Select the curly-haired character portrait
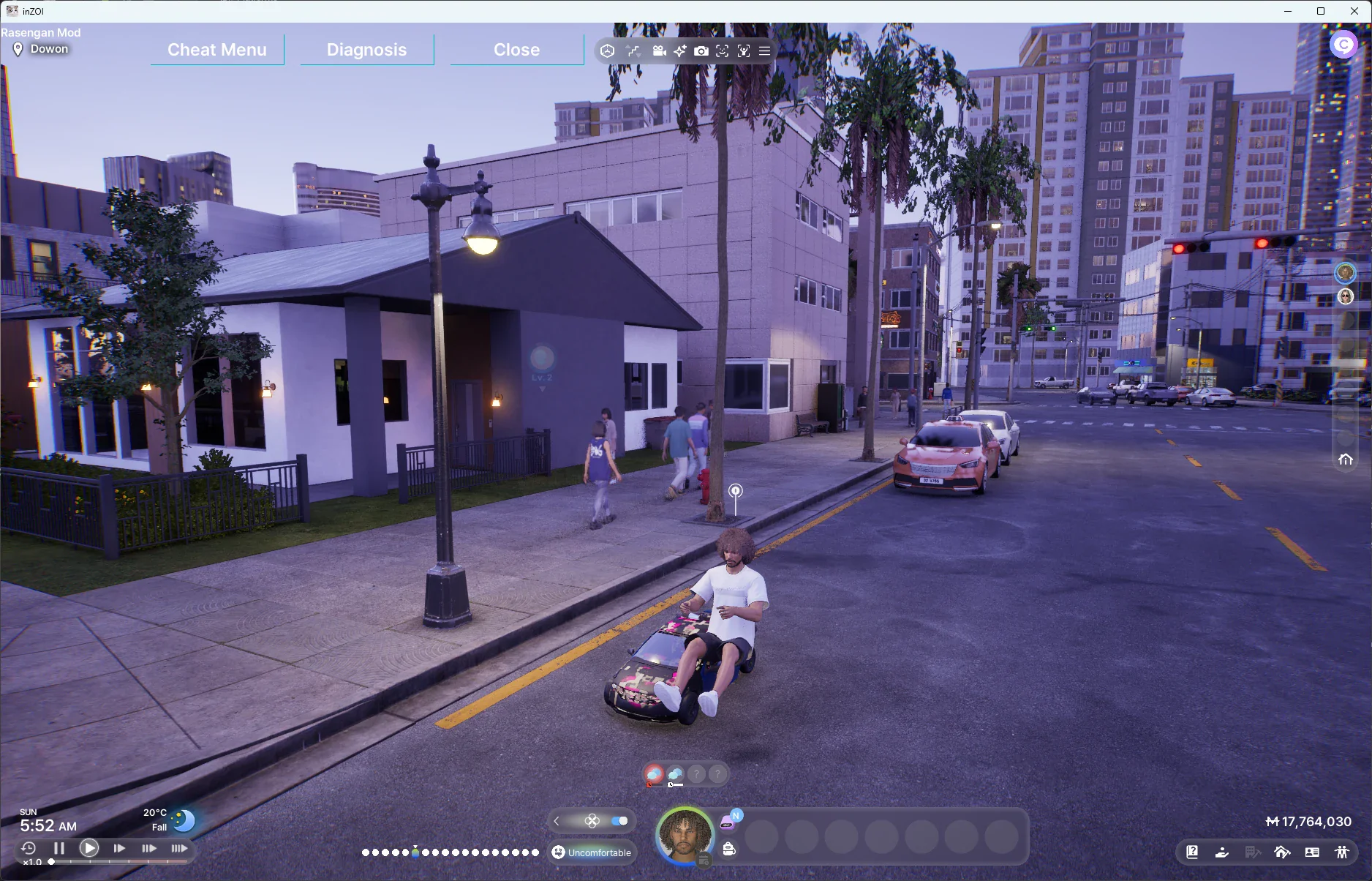 (685, 835)
